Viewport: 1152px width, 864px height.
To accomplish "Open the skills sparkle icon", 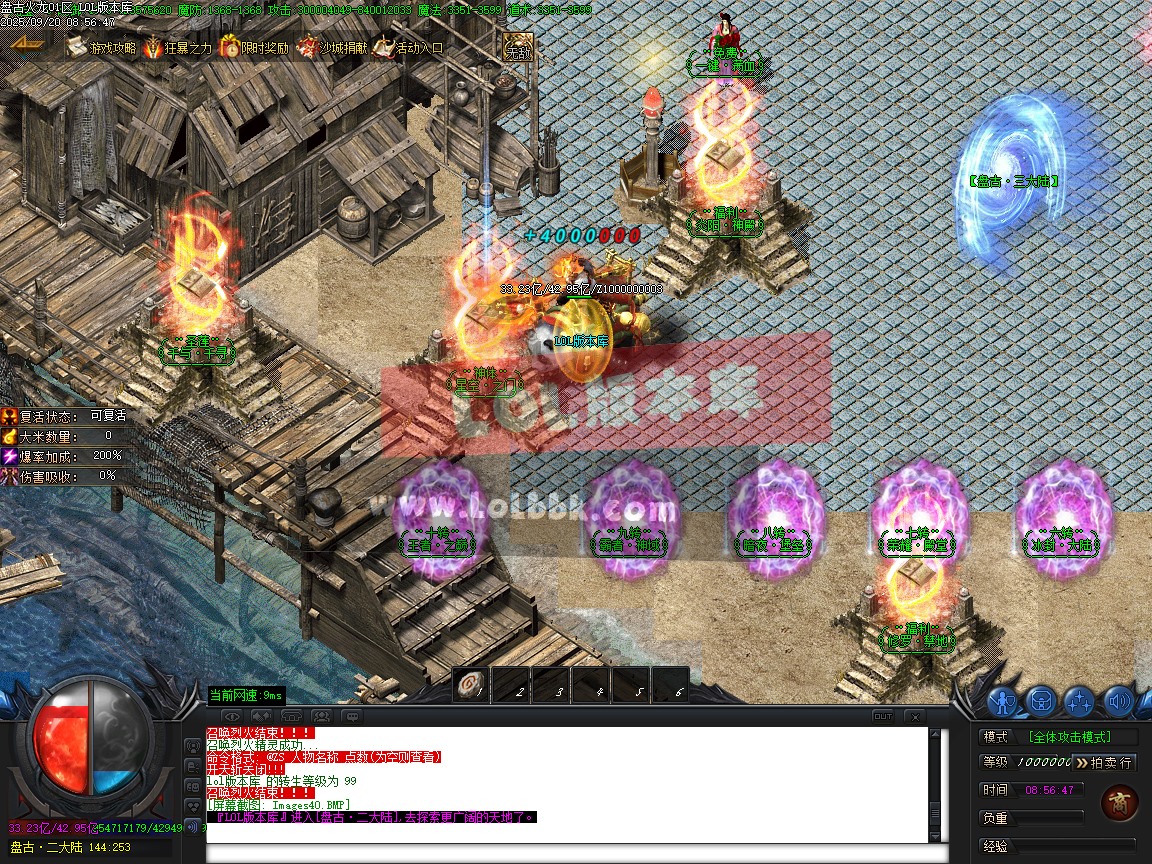I will click(1079, 701).
